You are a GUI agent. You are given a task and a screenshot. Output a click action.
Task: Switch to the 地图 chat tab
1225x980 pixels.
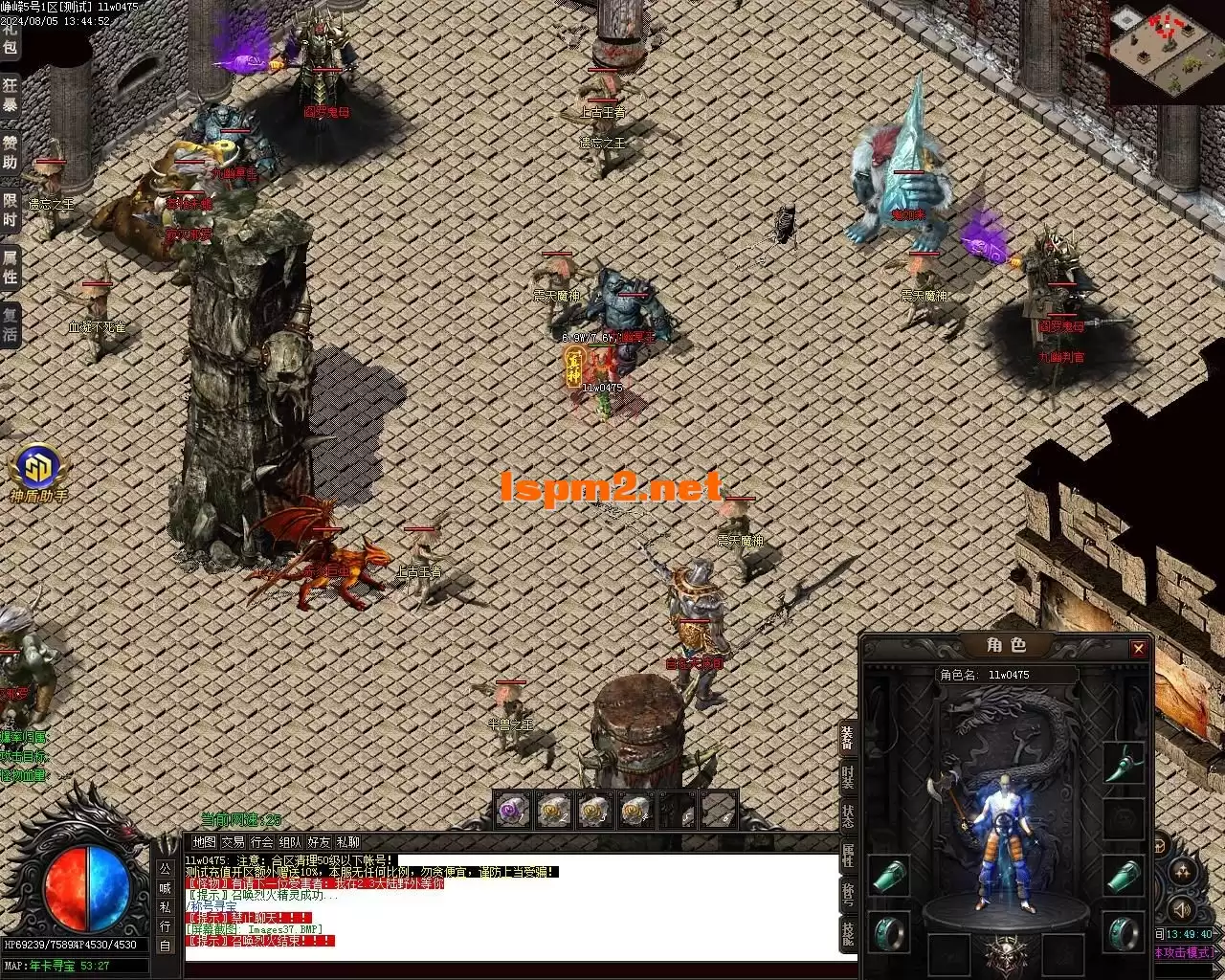[204, 842]
